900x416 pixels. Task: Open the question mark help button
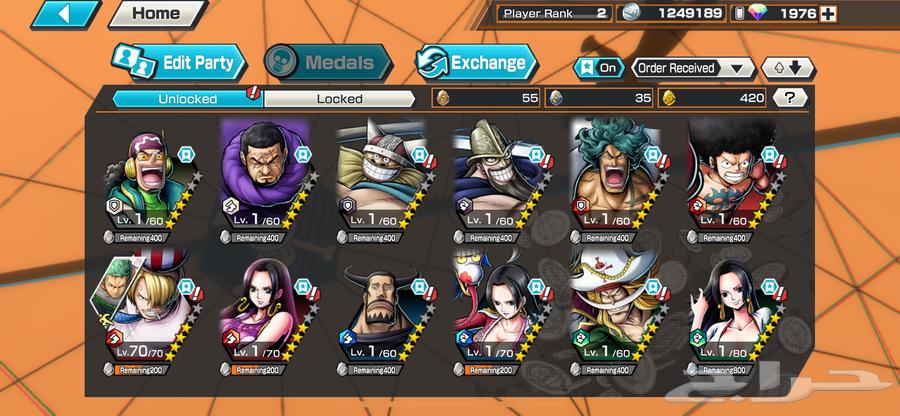[x=791, y=98]
